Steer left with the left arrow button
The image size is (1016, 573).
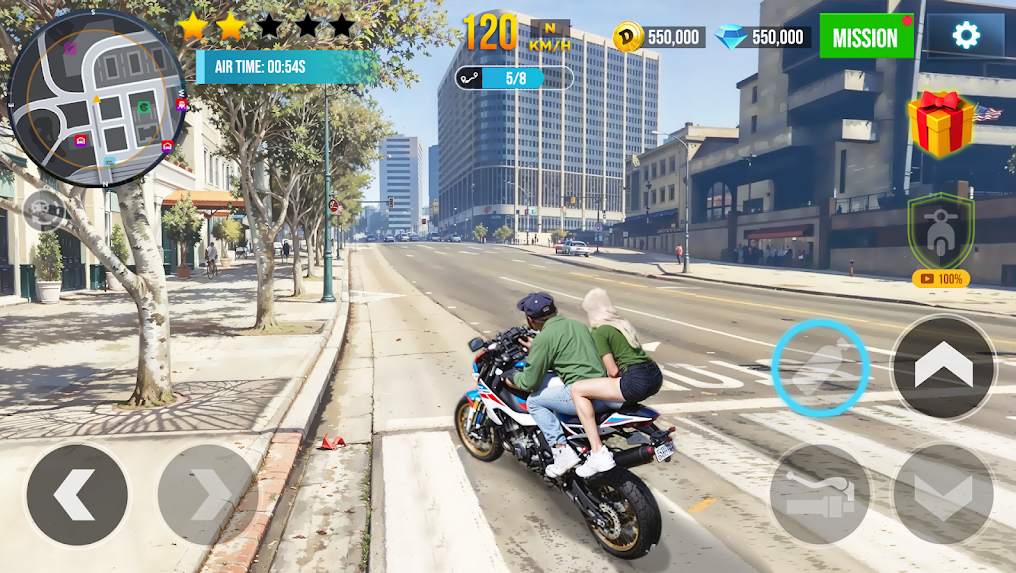click(x=77, y=494)
